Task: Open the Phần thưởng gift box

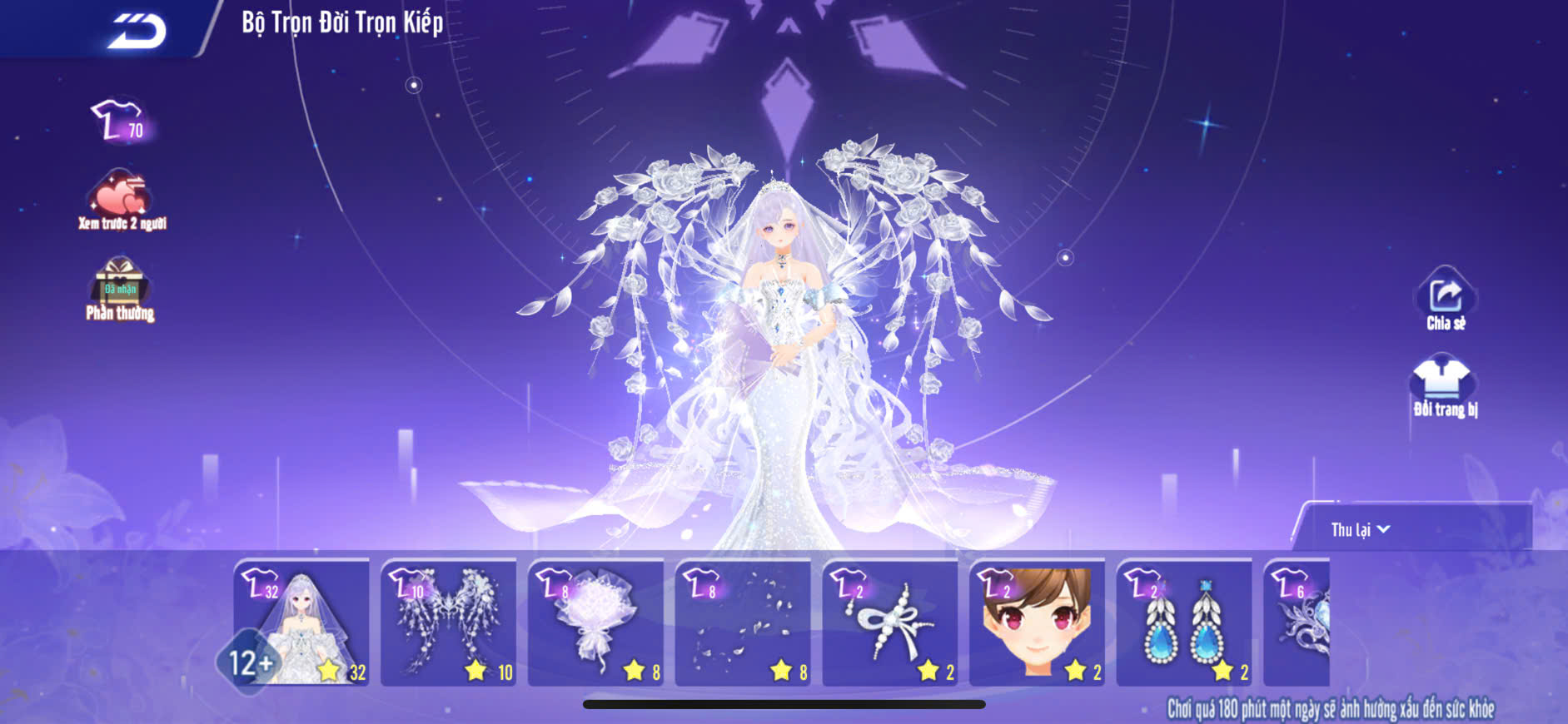Action: (120, 289)
